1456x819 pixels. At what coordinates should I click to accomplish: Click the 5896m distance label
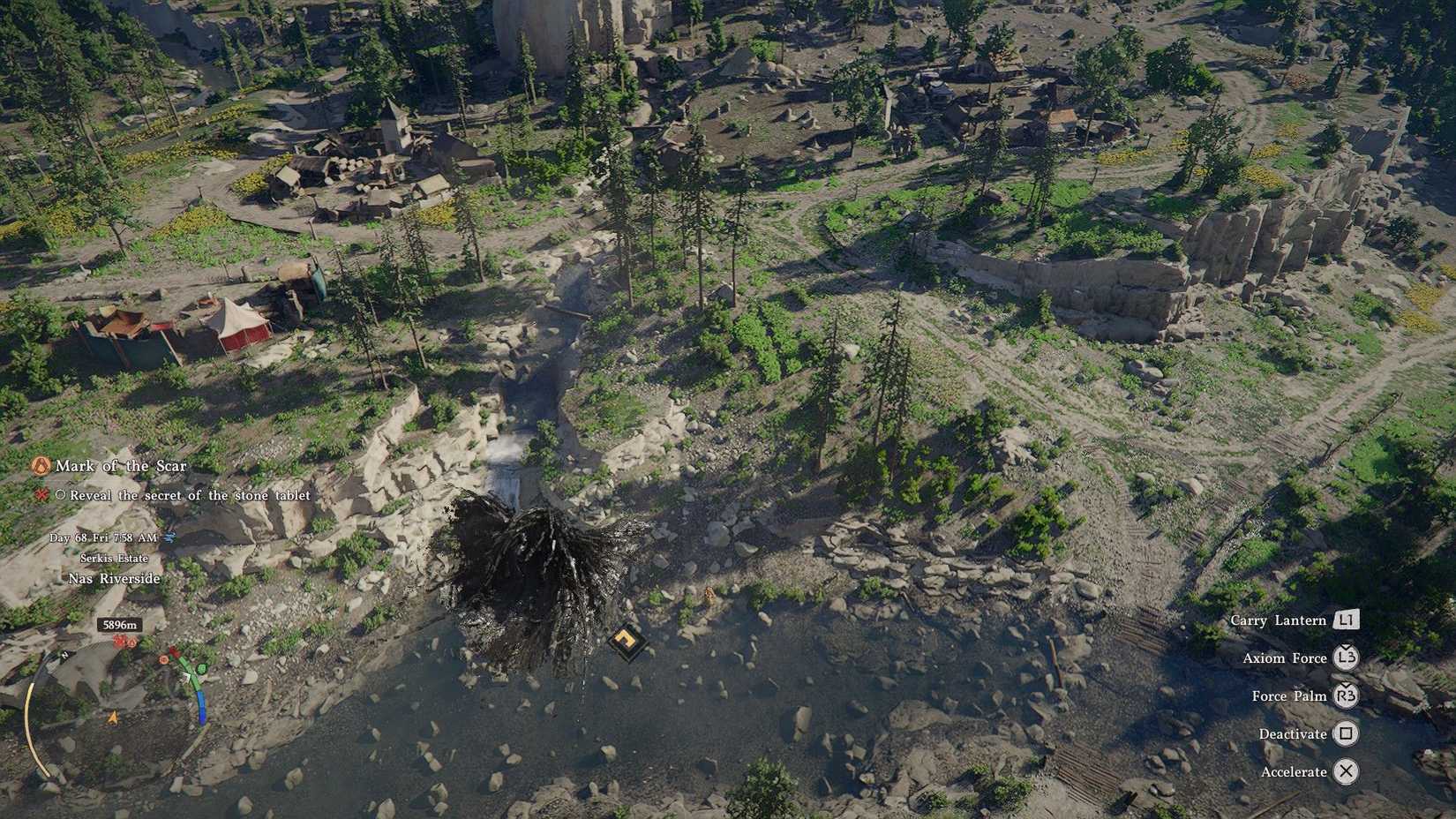(118, 623)
